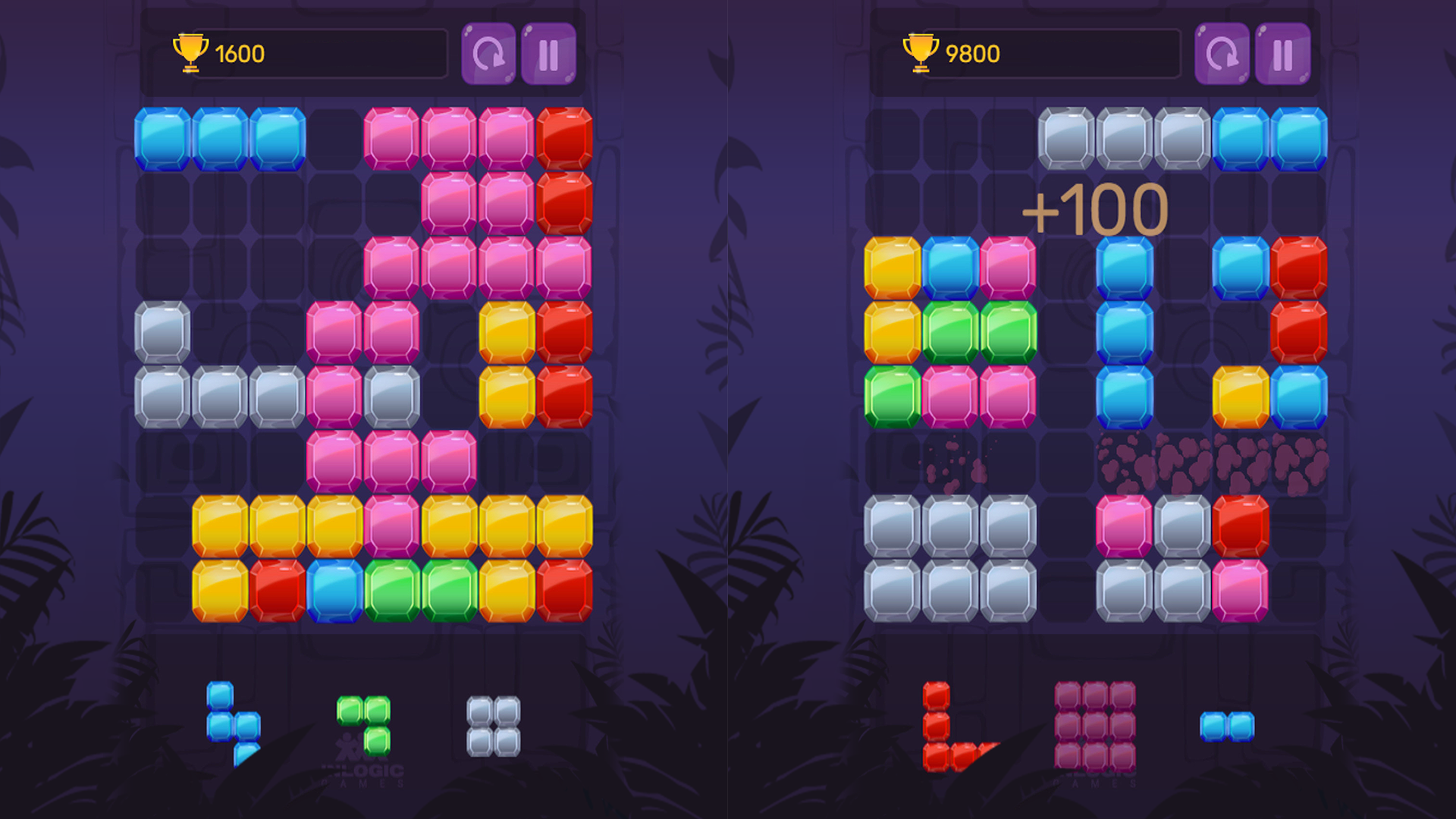
Task: Click the score value 1600
Action: coord(238,53)
